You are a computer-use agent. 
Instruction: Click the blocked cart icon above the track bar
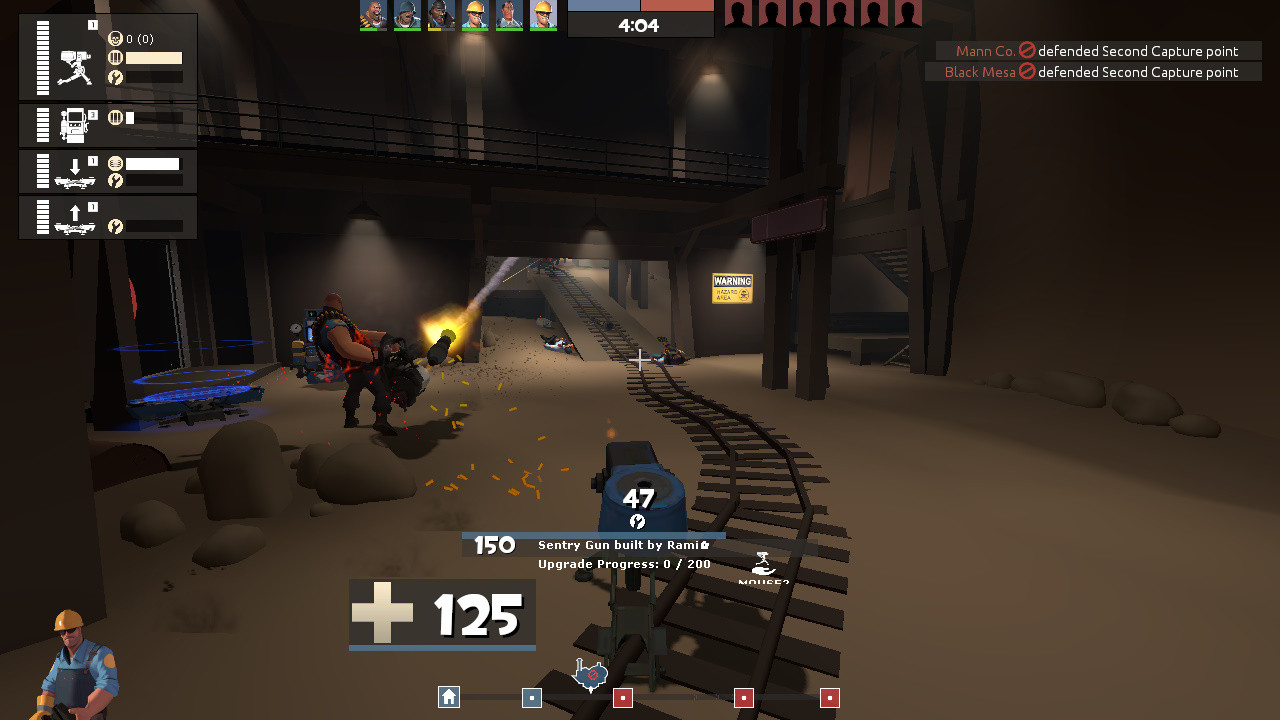[x=592, y=674]
